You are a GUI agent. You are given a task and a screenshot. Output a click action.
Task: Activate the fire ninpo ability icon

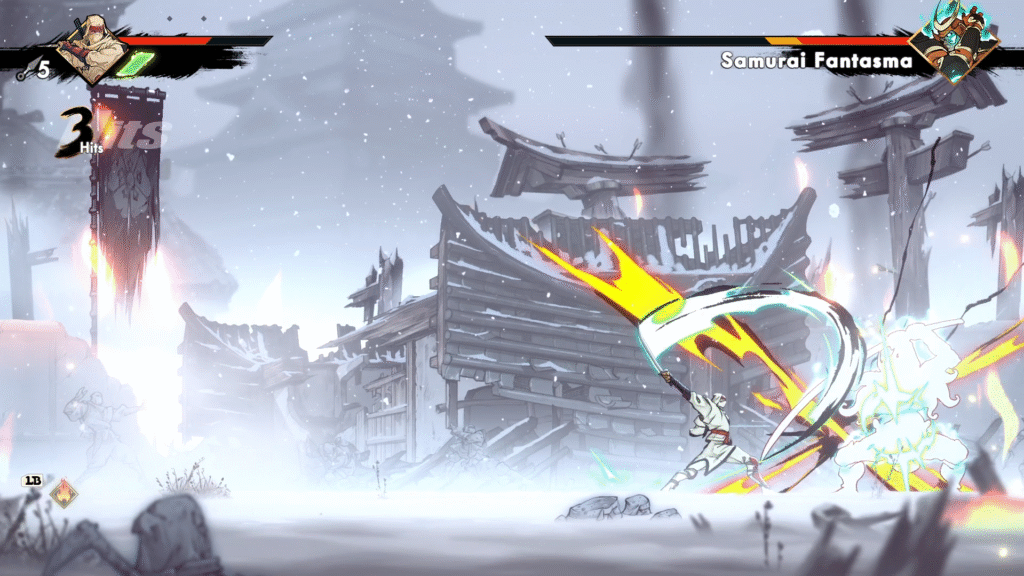tap(64, 493)
